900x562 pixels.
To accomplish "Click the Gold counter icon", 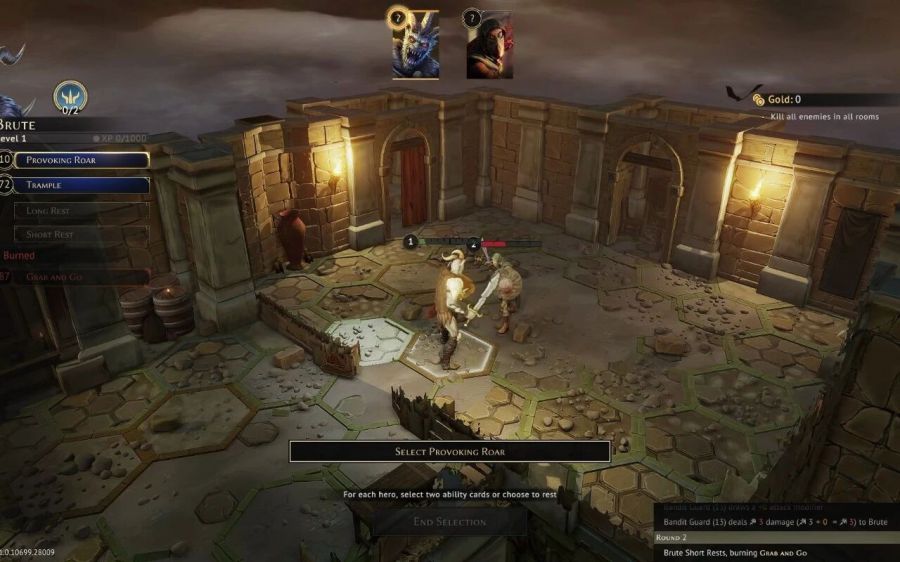I will 760,100.
